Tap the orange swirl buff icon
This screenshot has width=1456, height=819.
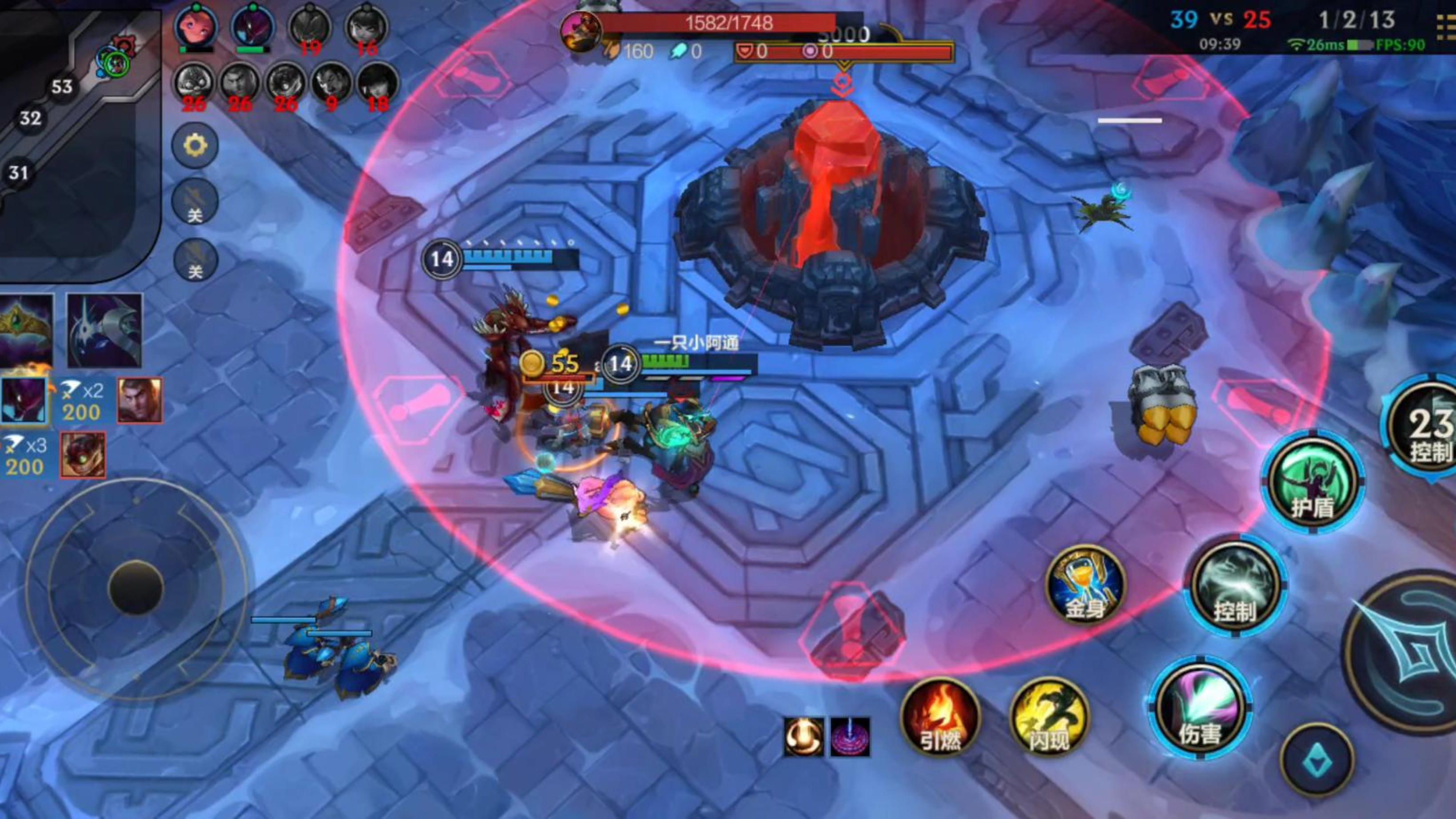coord(803,737)
